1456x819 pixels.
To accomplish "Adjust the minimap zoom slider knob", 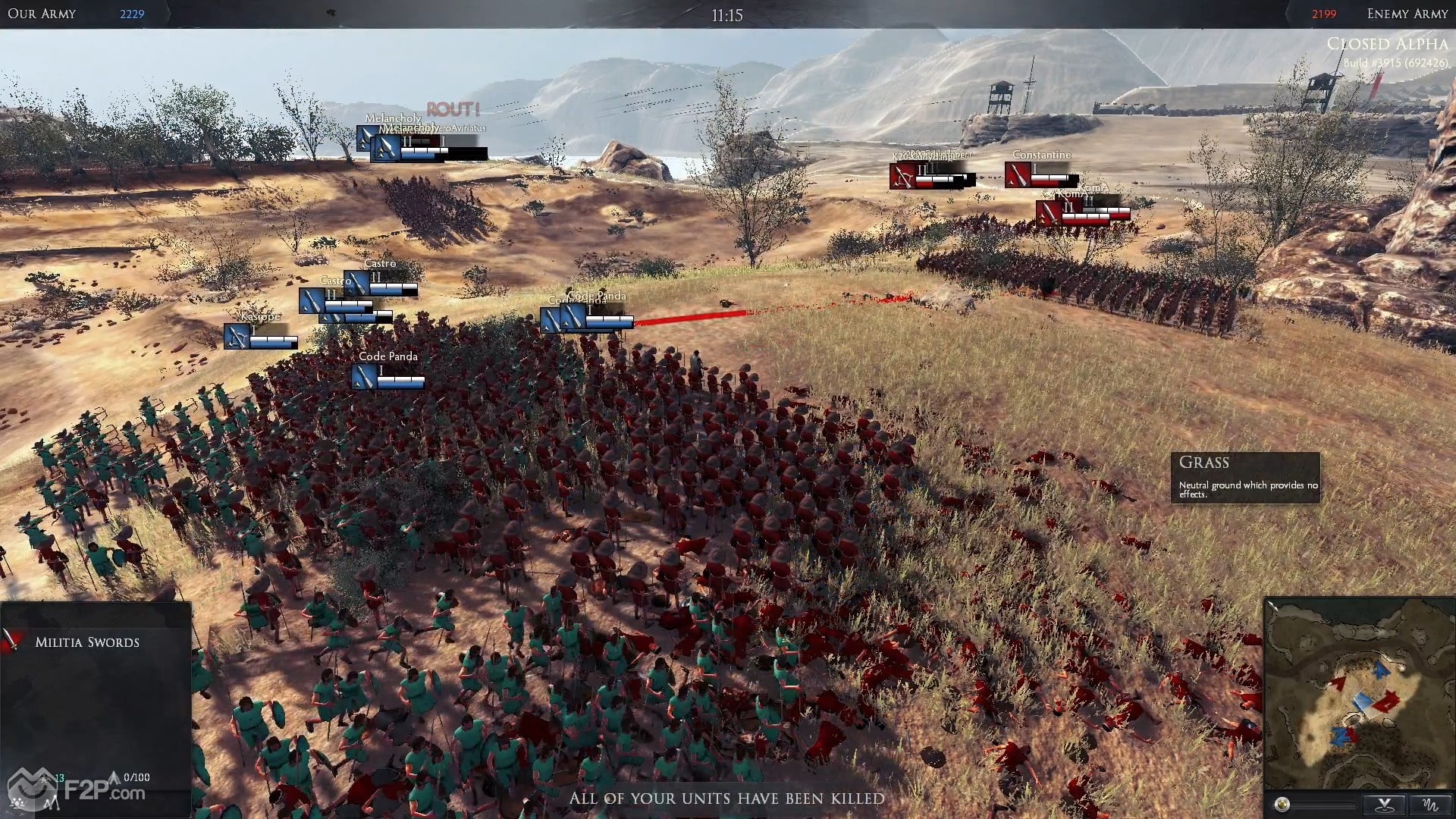I will 1282,805.
